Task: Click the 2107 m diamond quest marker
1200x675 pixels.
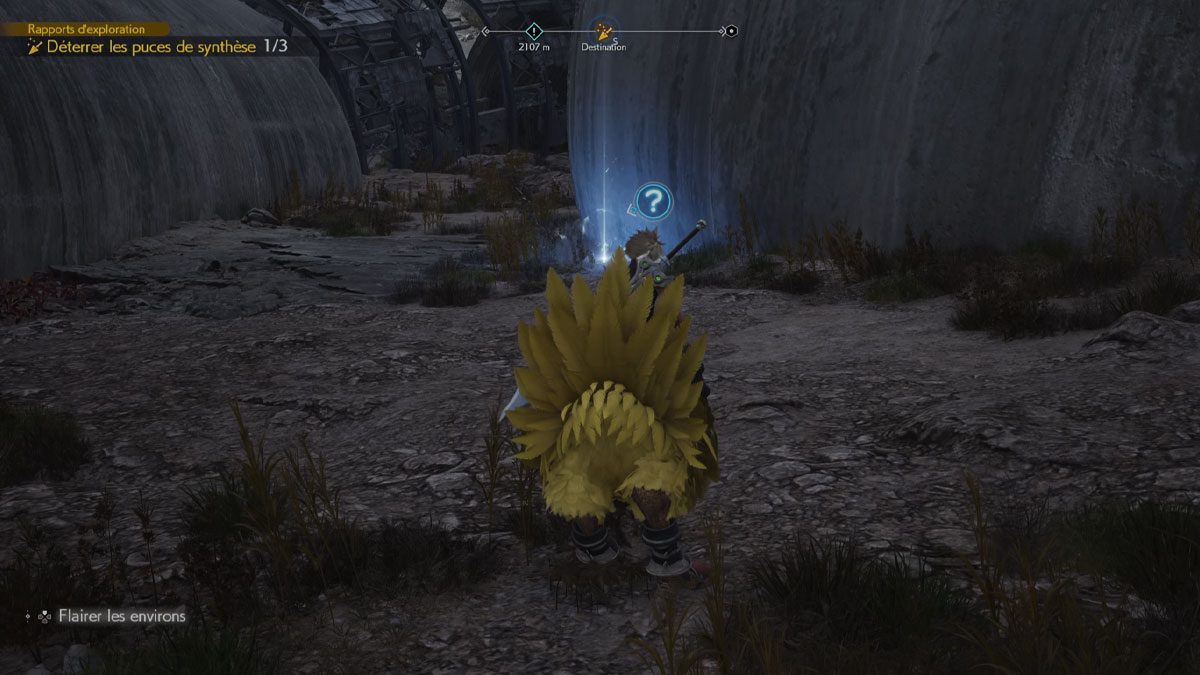Action: (533, 31)
